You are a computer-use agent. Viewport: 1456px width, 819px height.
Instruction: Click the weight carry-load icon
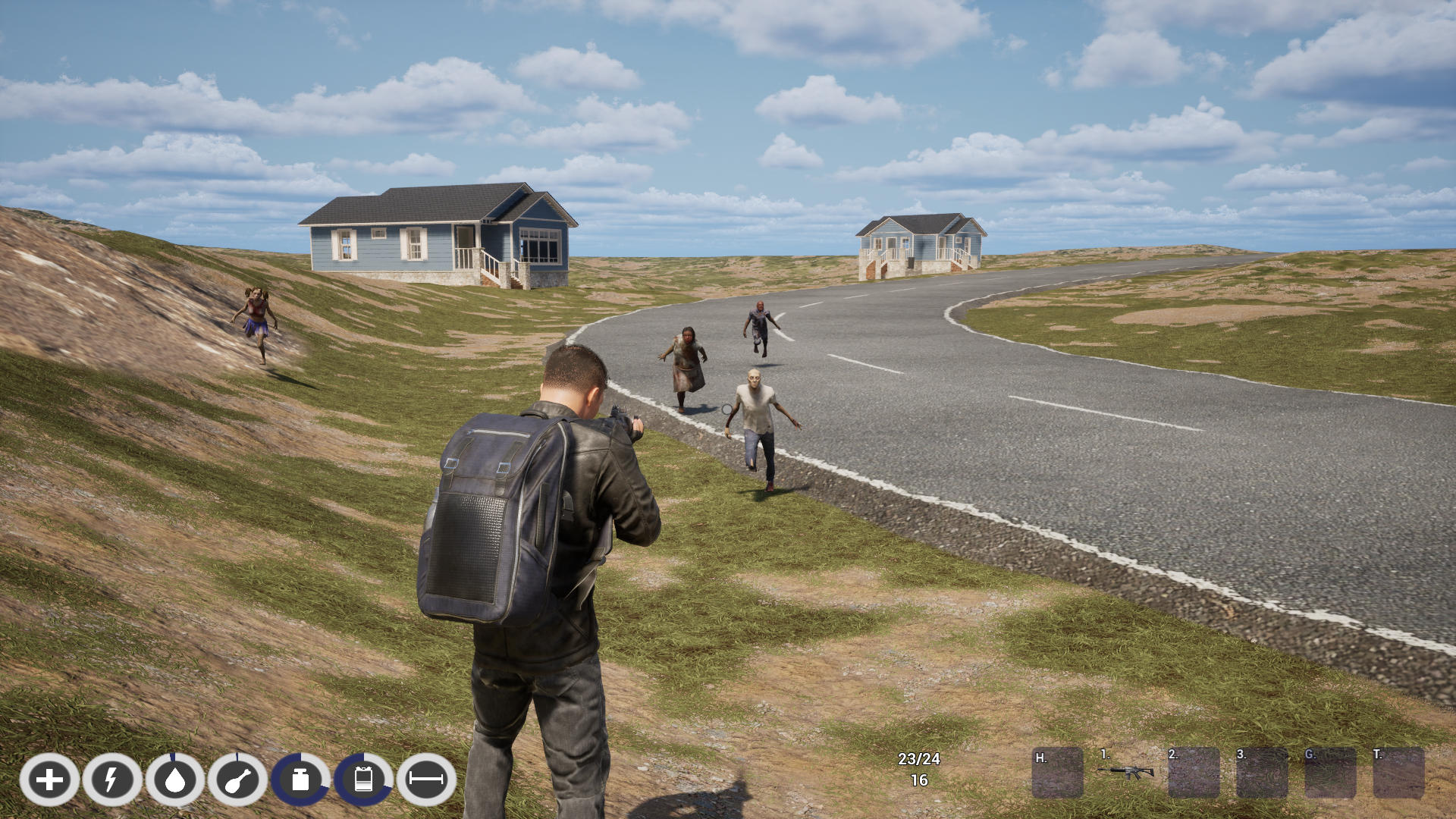(x=301, y=780)
